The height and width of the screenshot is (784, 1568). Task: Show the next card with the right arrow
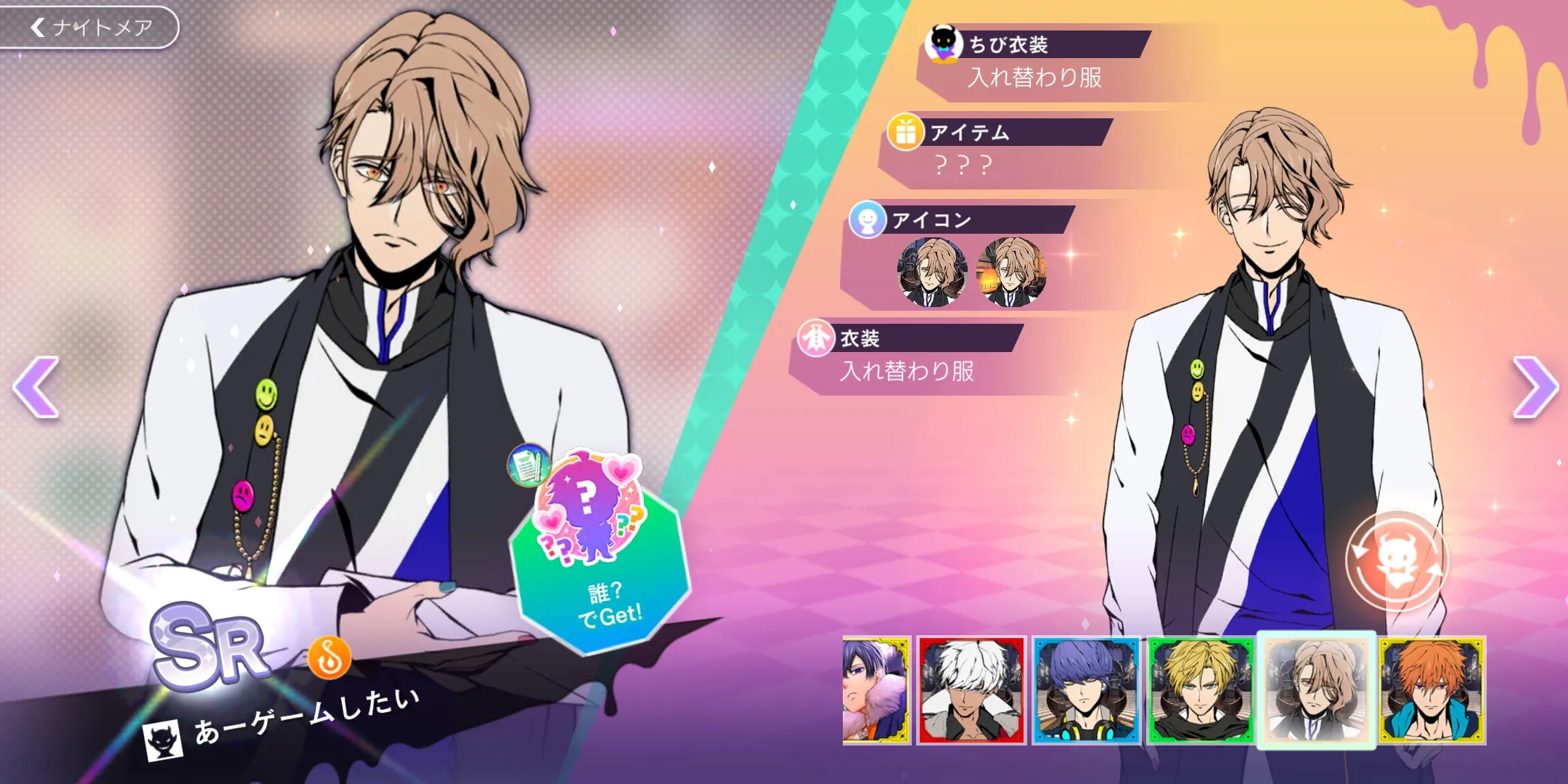click(1534, 387)
